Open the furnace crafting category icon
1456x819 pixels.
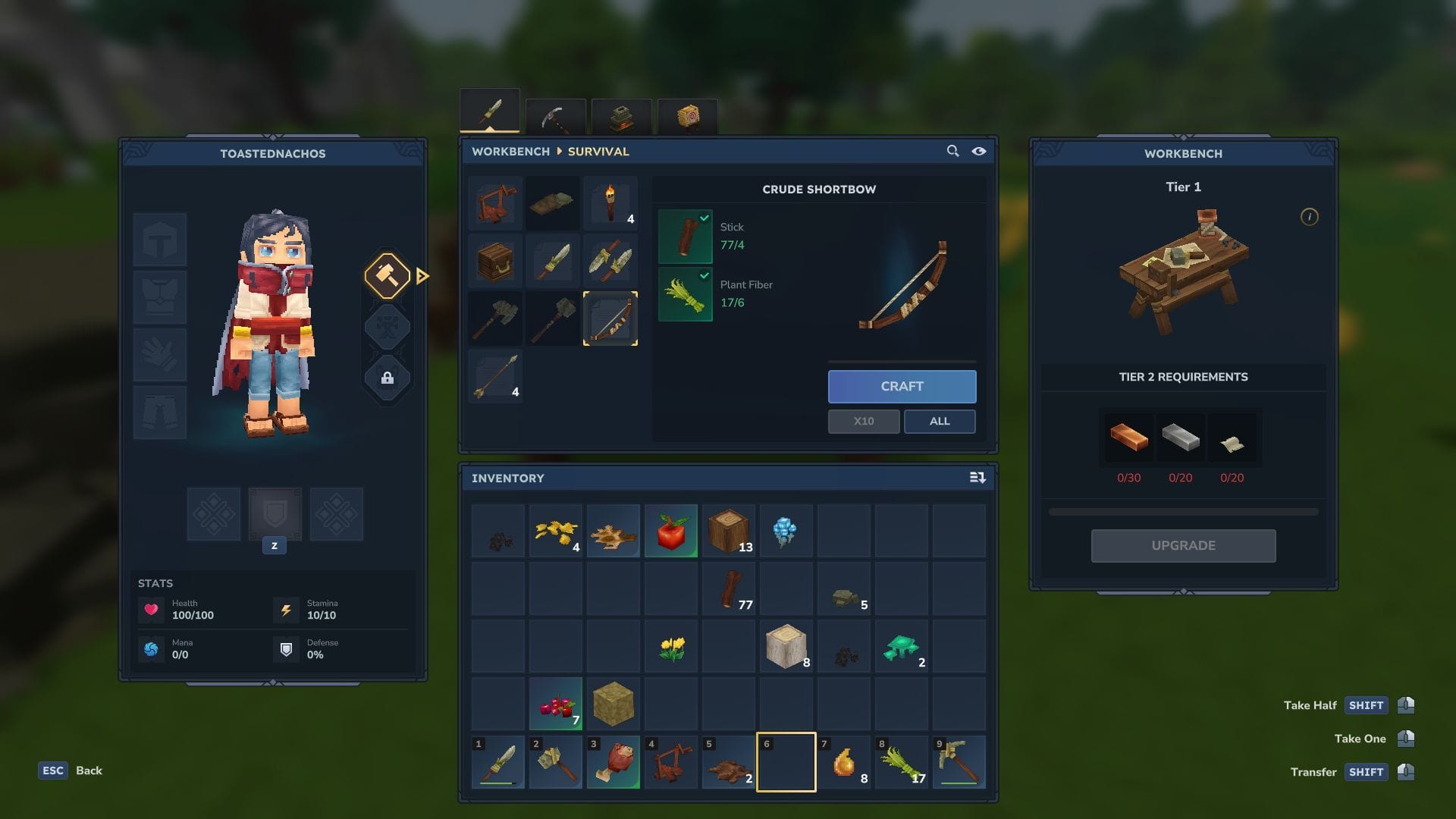click(x=620, y=115)
